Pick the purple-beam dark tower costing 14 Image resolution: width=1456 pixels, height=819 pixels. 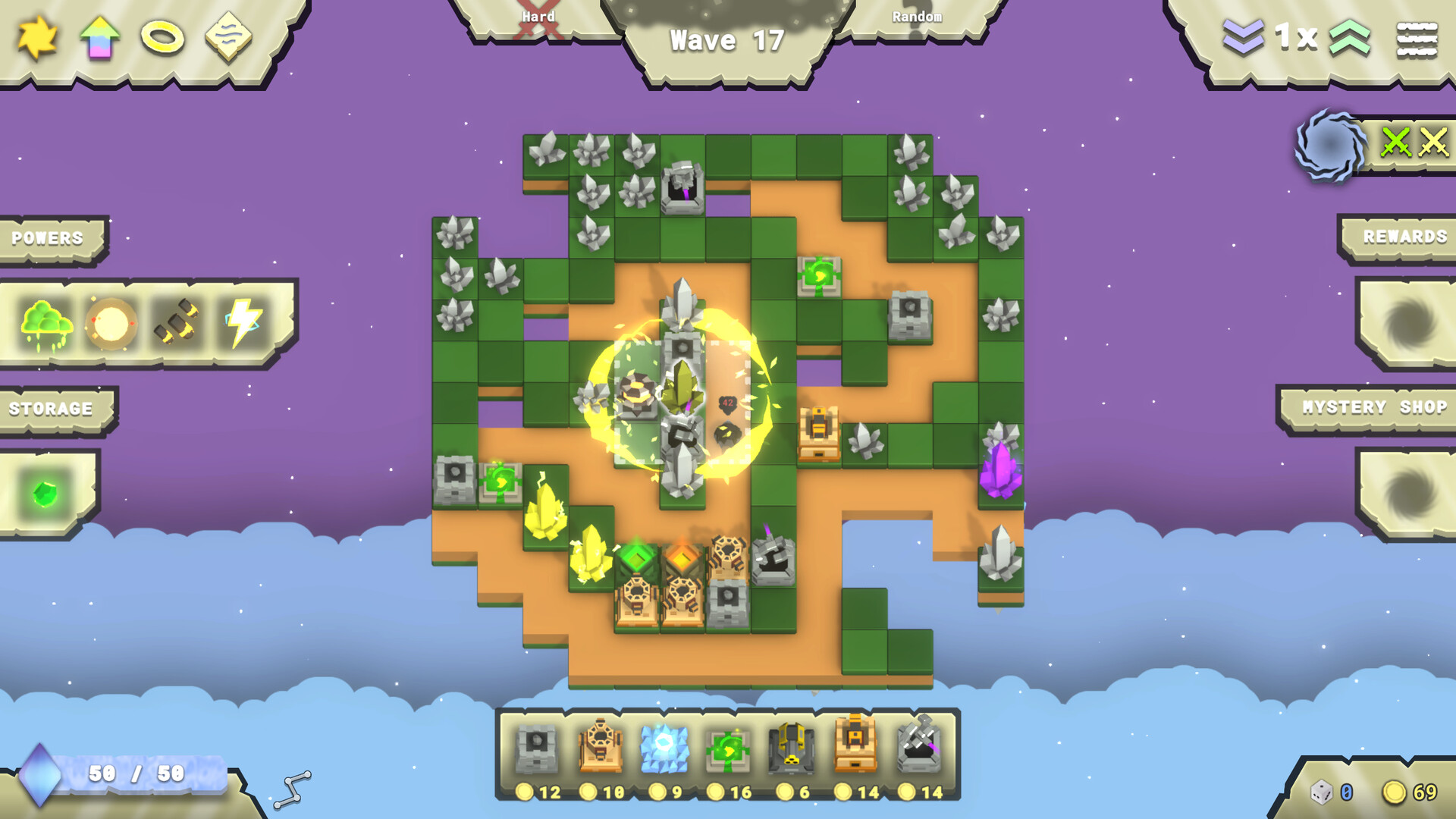[921, 747]
